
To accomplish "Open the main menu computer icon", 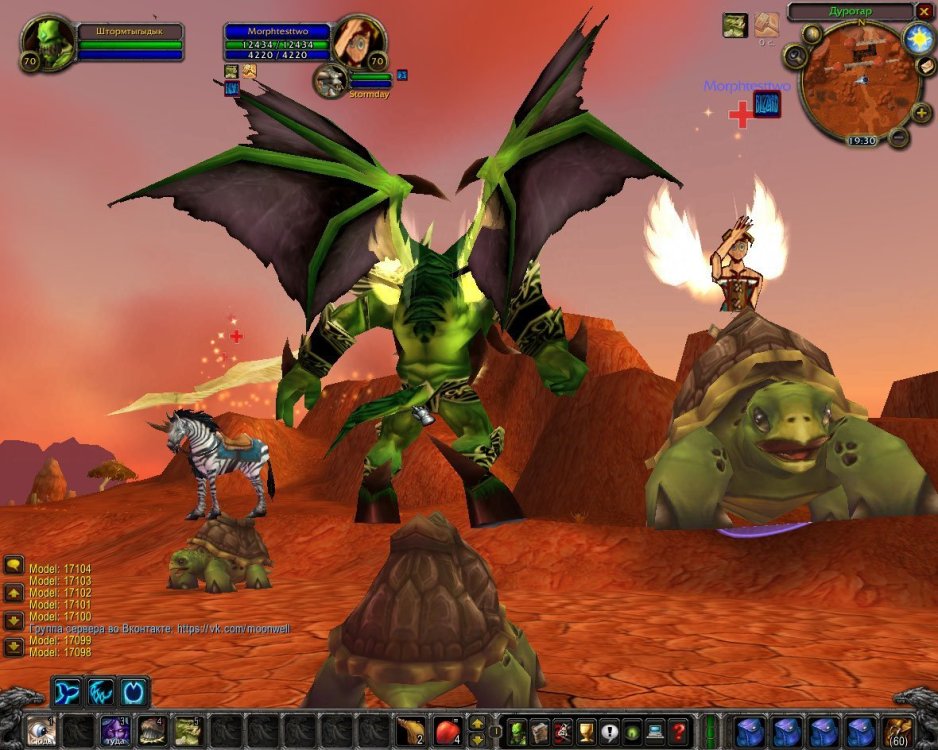I will click(x=656, y=731).
